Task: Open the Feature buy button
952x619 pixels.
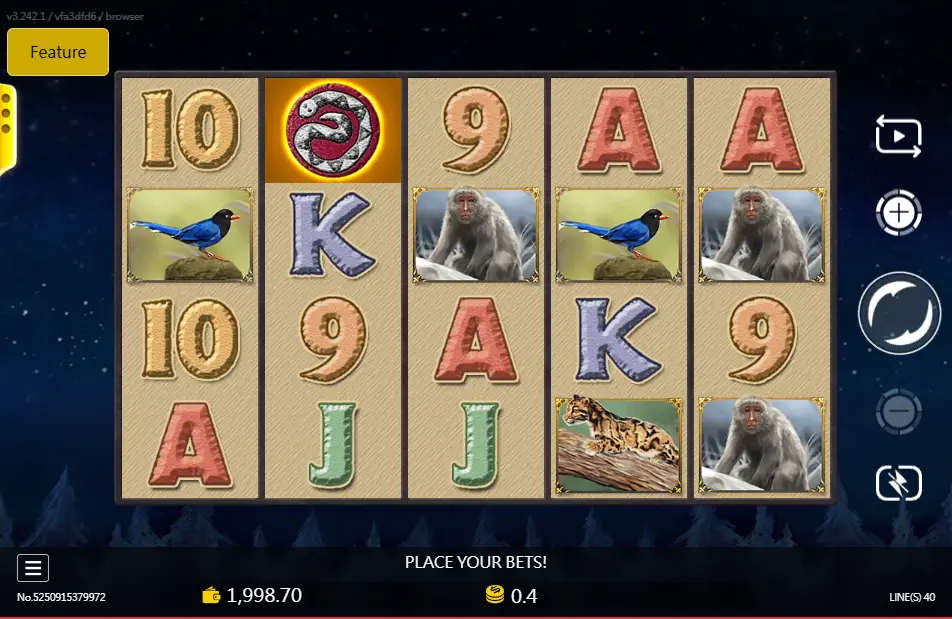Action: (x=58, y=52)
